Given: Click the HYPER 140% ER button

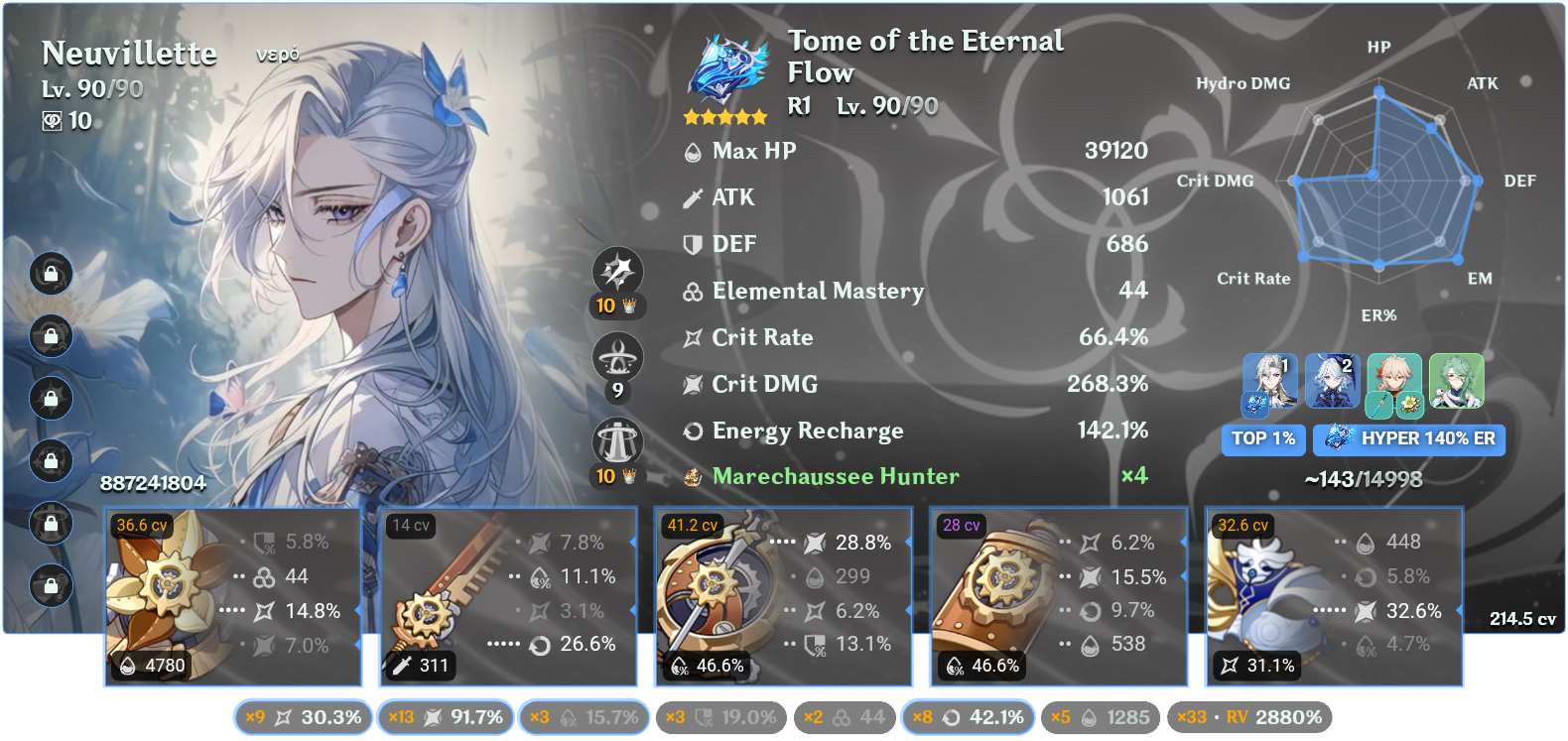Looking at the screenshot, I should 1408,439.
